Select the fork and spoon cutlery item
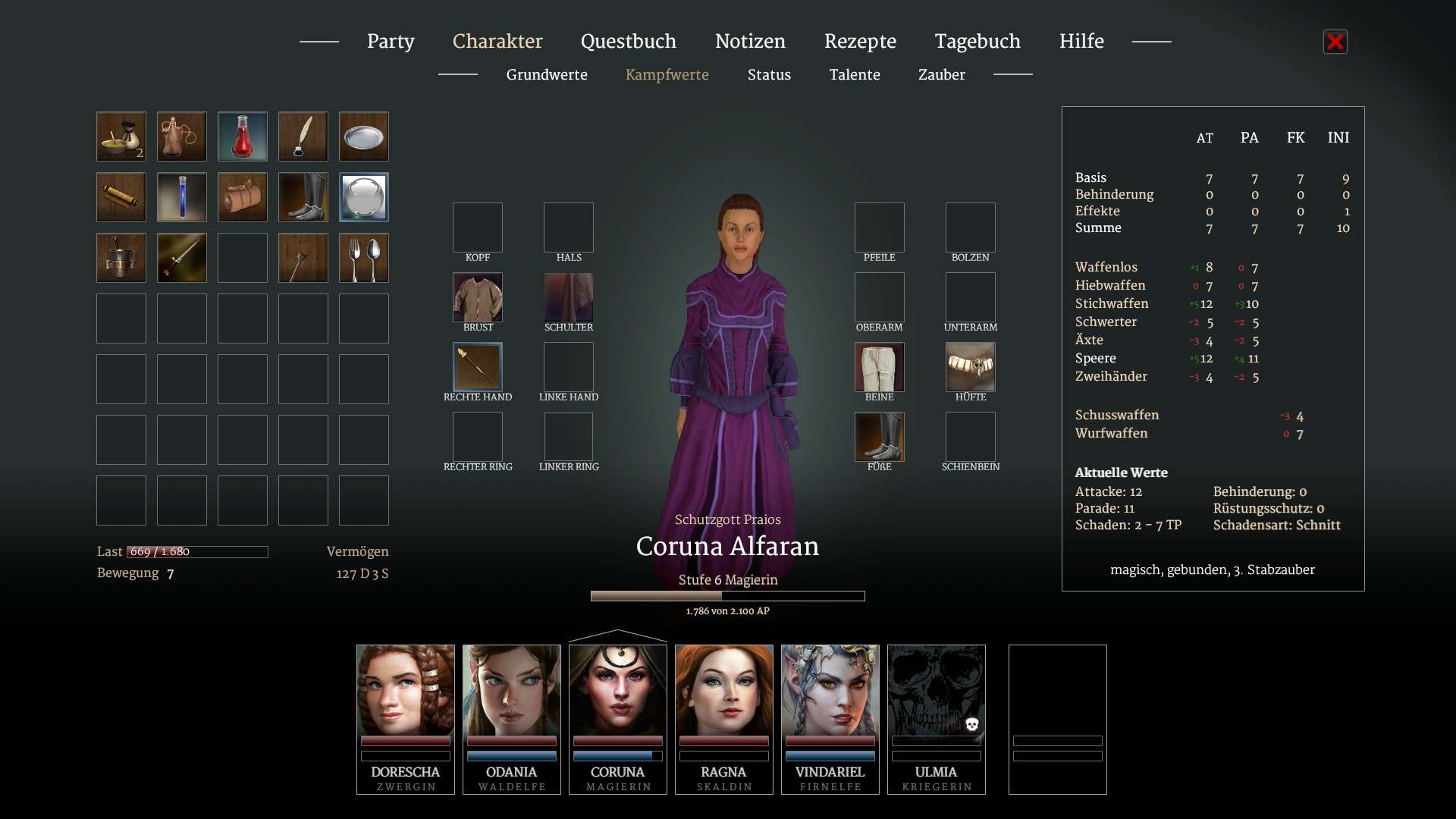The height and width of the screenshot is (819, 1456). 364,258
